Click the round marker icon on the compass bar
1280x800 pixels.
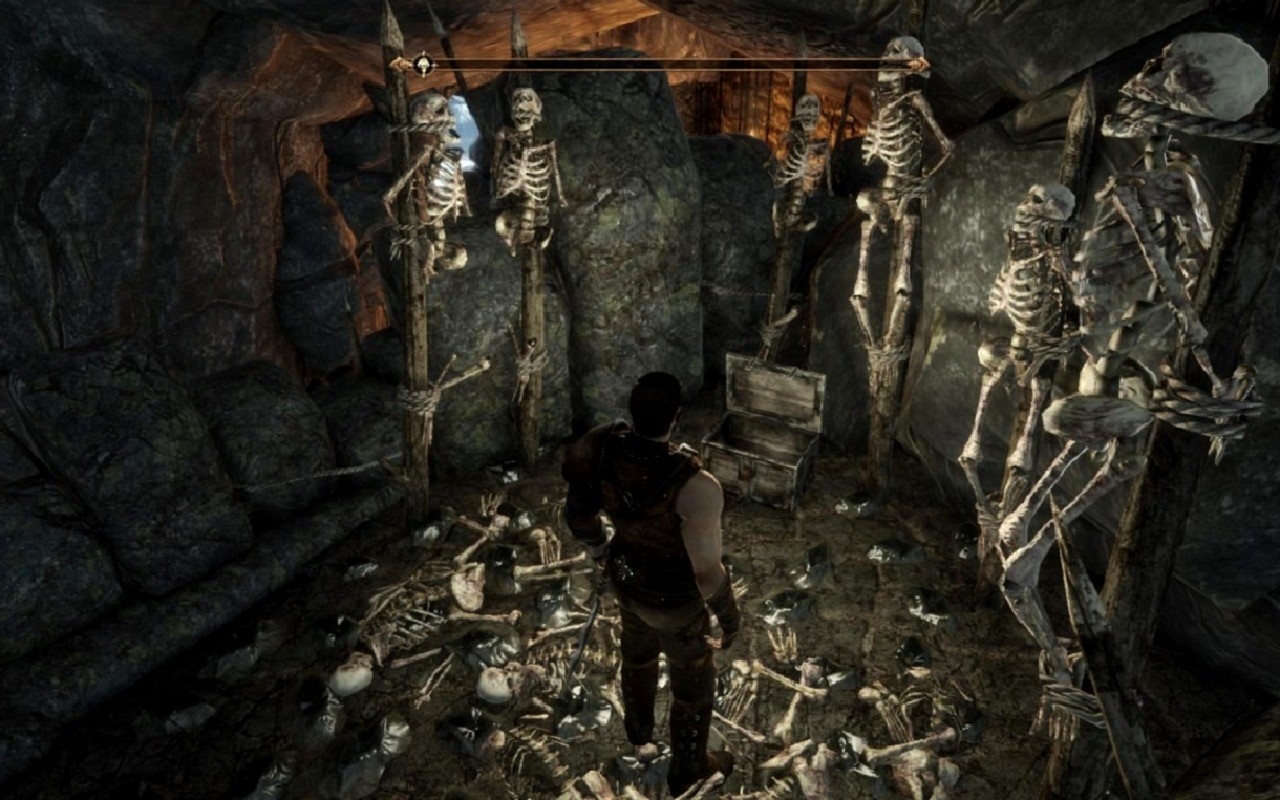pyautogui.click(x=423, y=65)
